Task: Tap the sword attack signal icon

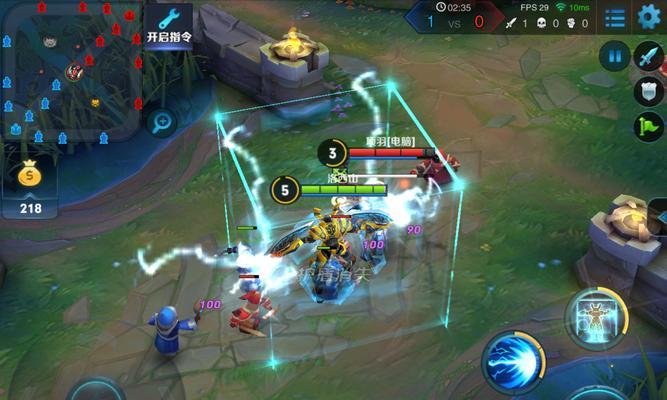Action: tap(648, 56)
